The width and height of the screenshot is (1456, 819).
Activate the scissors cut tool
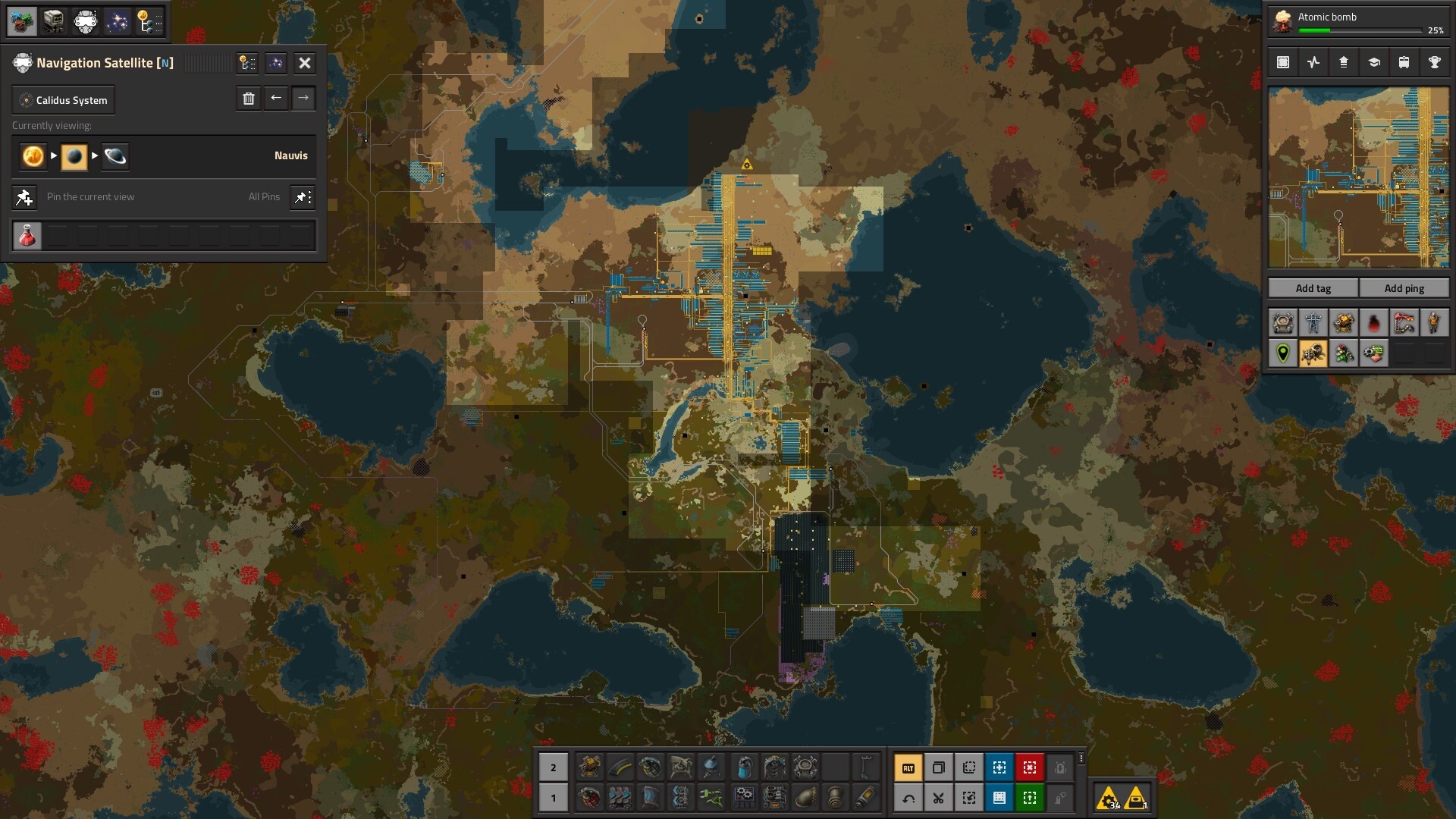click(x=938, y=798)
